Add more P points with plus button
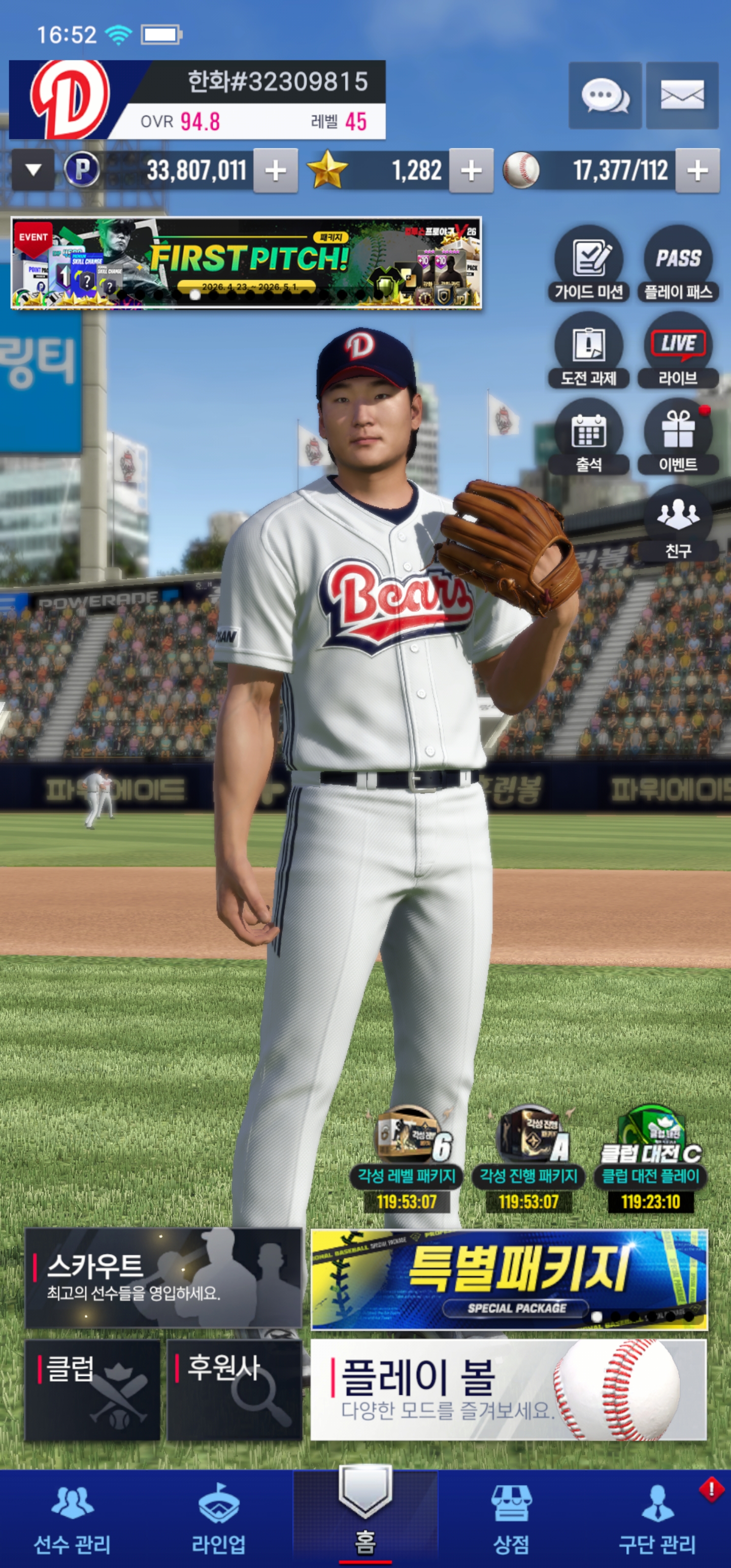 tap(276, 171)
